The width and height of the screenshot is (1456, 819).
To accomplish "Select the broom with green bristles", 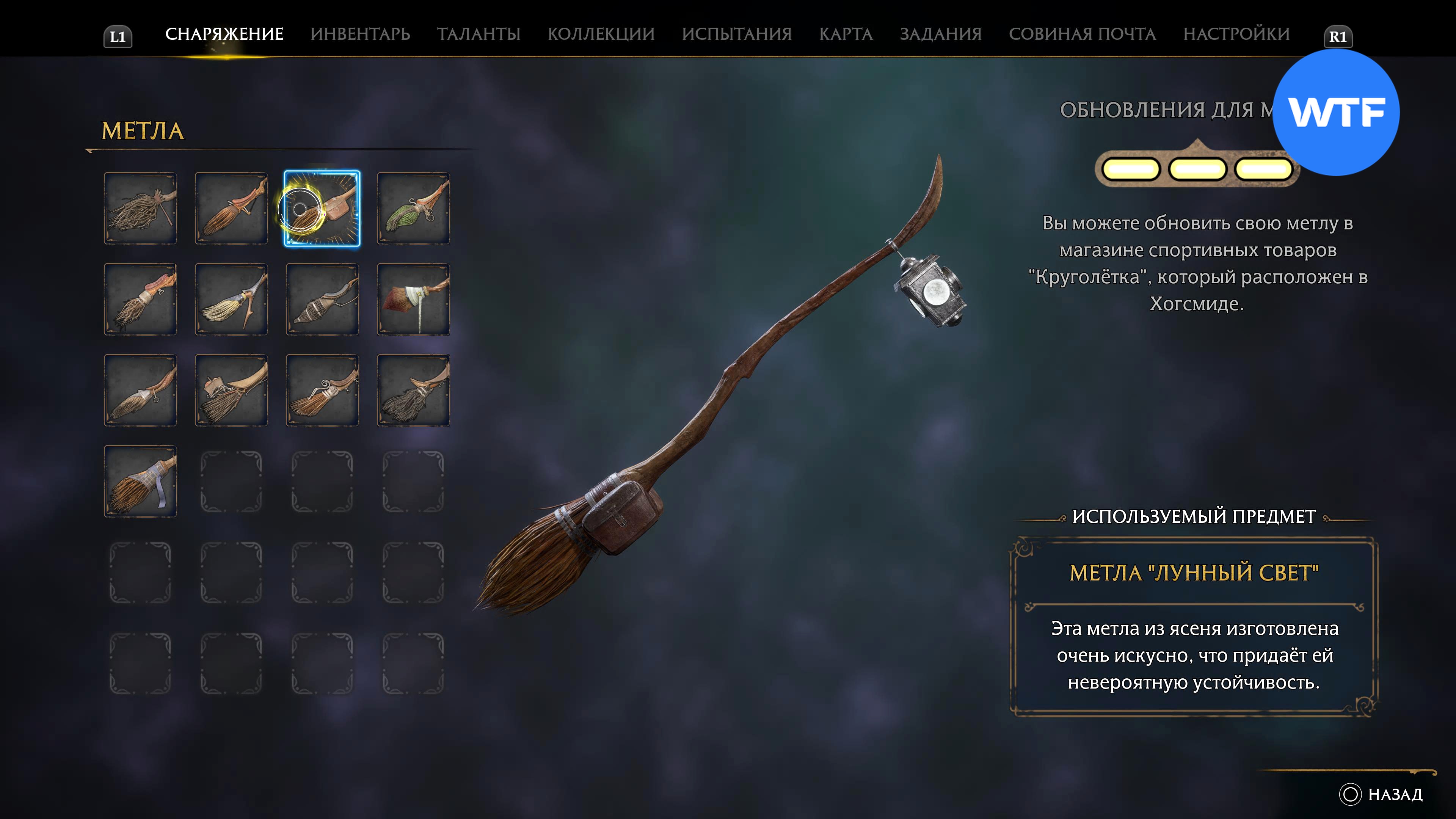I will coord(413,209).
